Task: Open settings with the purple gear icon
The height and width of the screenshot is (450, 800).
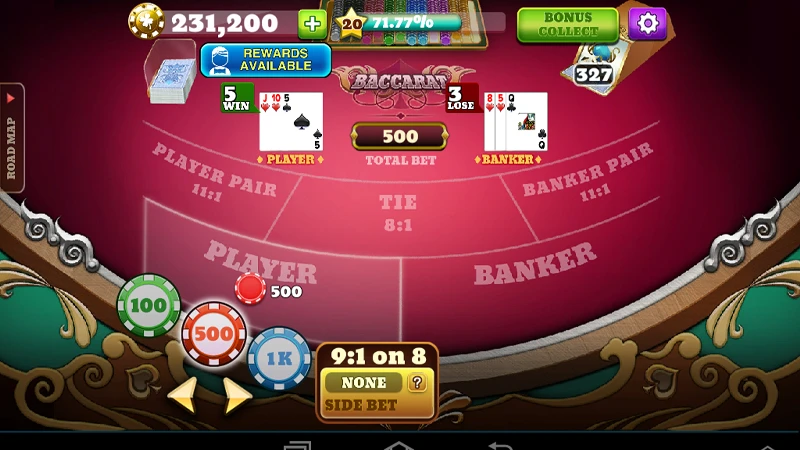Action: click(x=647, y=23)
